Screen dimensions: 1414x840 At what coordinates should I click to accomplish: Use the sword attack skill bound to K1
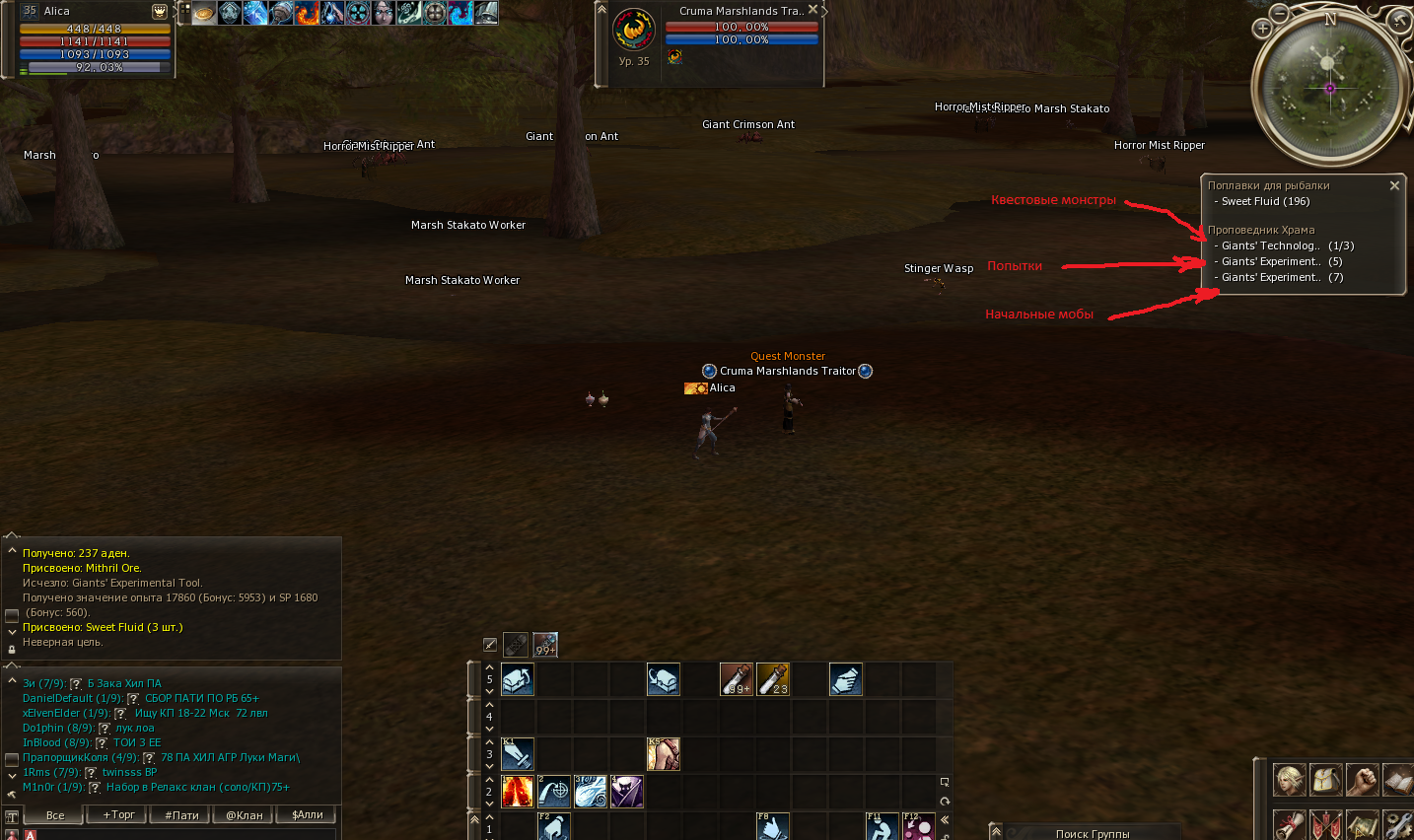[517, 753]
